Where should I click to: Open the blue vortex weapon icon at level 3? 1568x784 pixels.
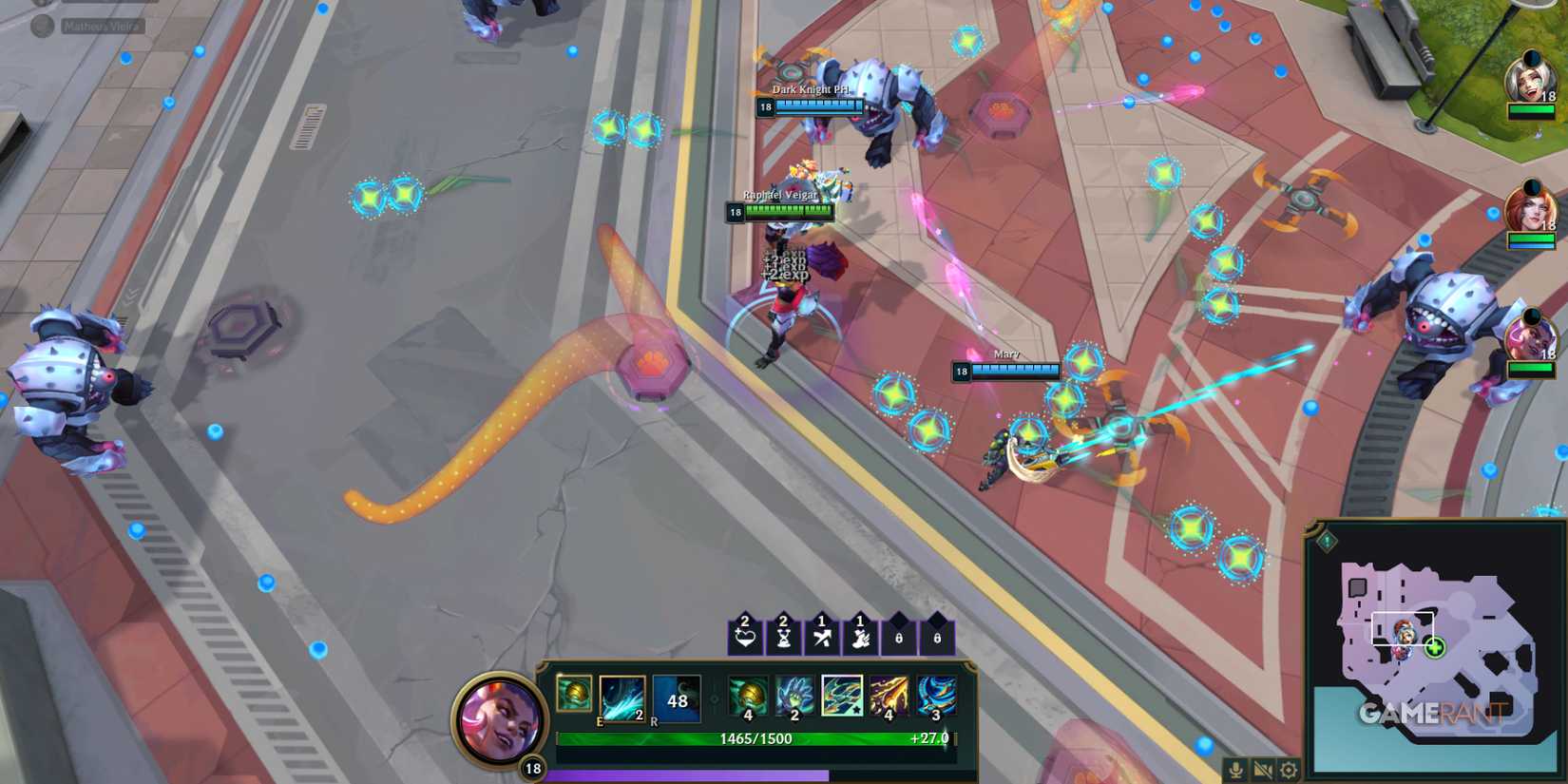pyautogui.click(x=936, y=696)
